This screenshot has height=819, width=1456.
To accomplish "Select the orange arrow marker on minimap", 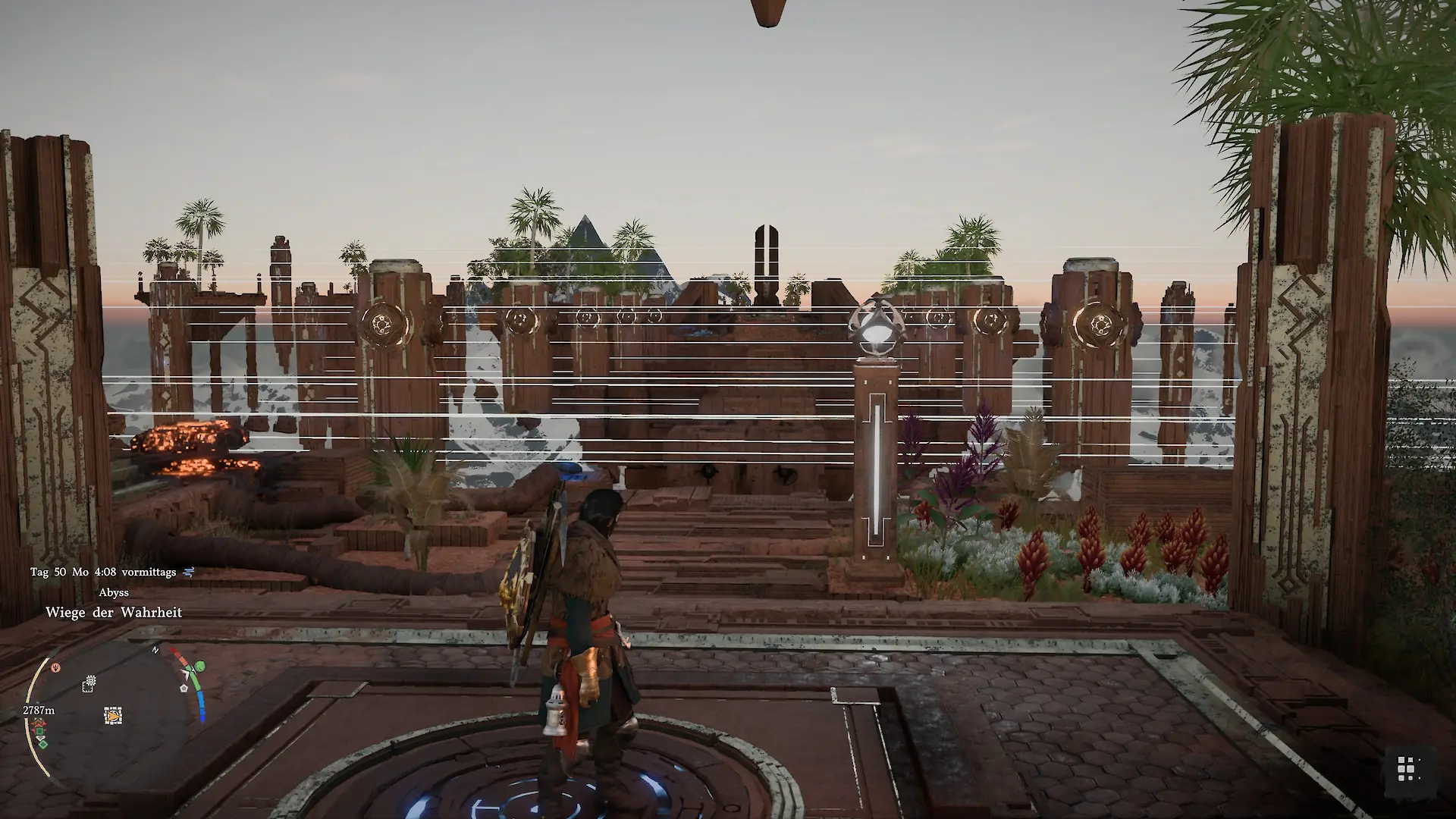I will tap(113, 715).
